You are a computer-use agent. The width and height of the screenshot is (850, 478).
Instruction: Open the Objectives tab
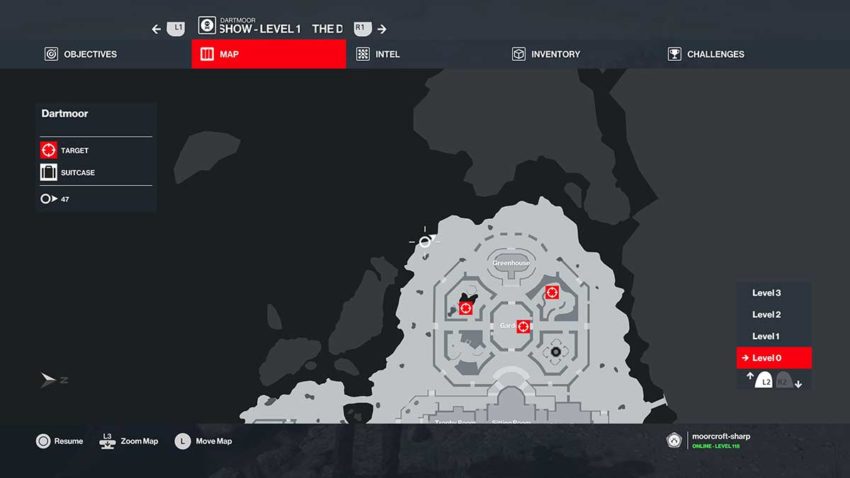pos(80,54)
